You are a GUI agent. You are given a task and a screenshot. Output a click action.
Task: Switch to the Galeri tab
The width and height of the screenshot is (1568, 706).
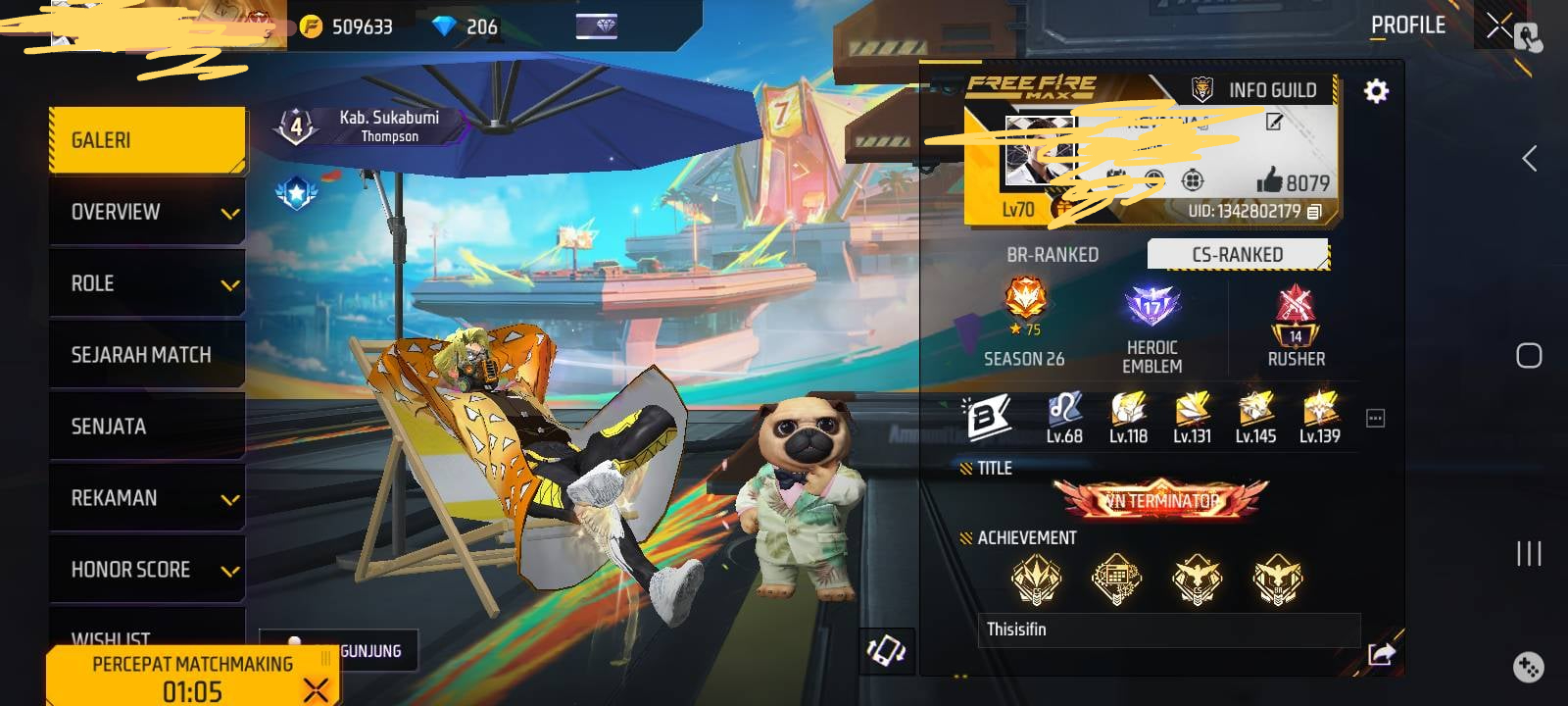tap(145, 139)
